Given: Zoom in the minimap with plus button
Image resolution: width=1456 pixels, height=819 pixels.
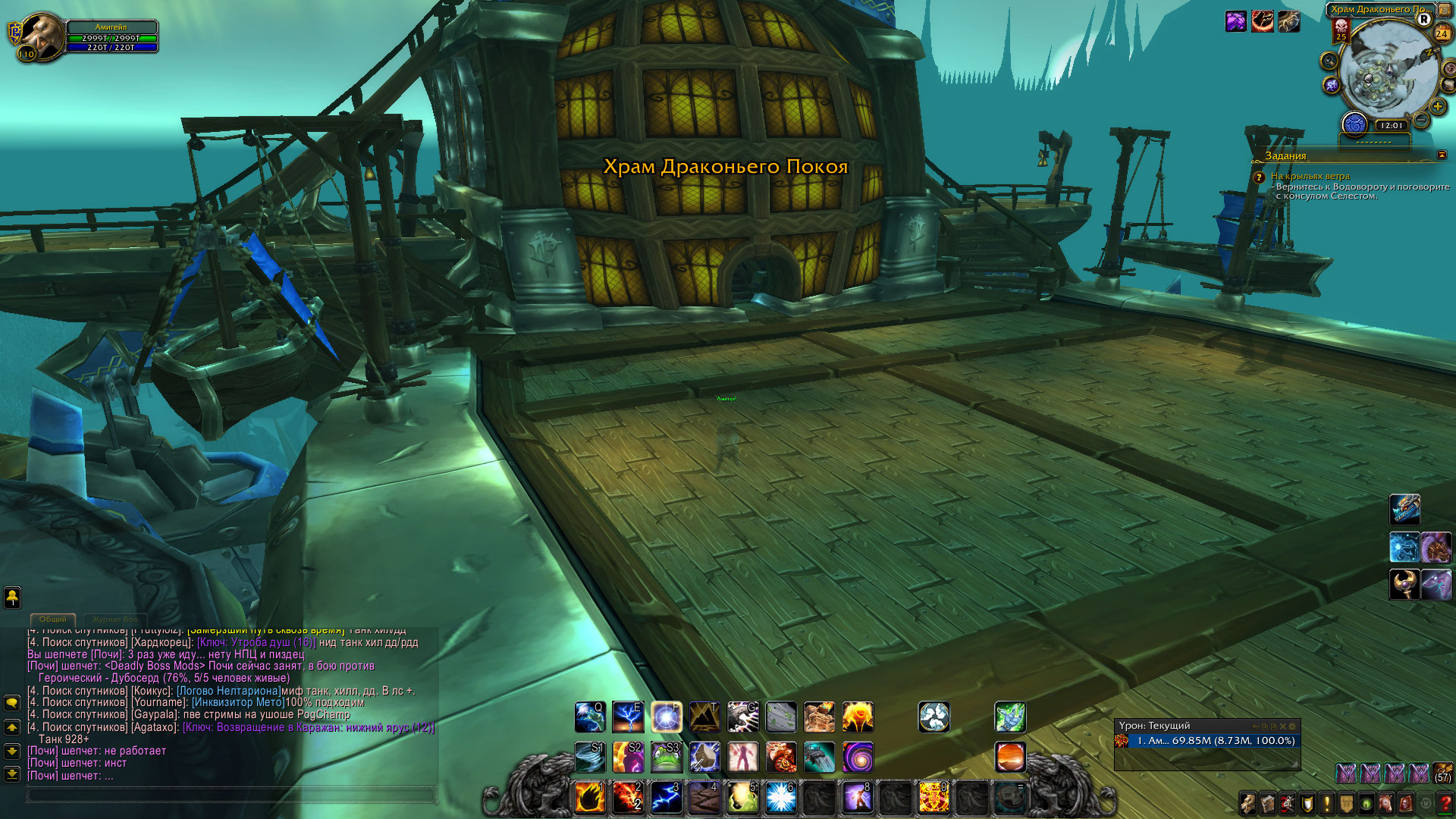Looking at the screenshot, I should (x=1437, y=106).
